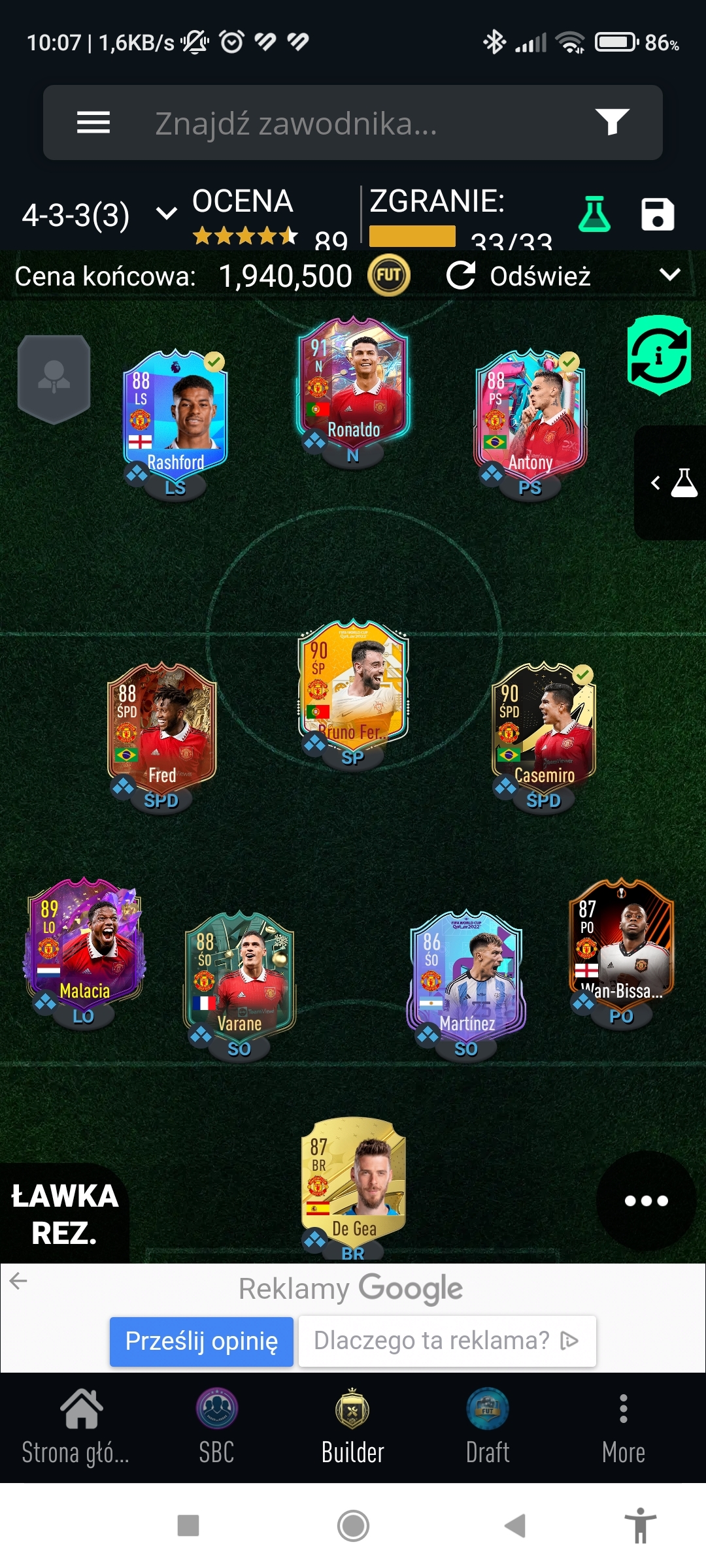Open the hamburger menu

(93, 122)
